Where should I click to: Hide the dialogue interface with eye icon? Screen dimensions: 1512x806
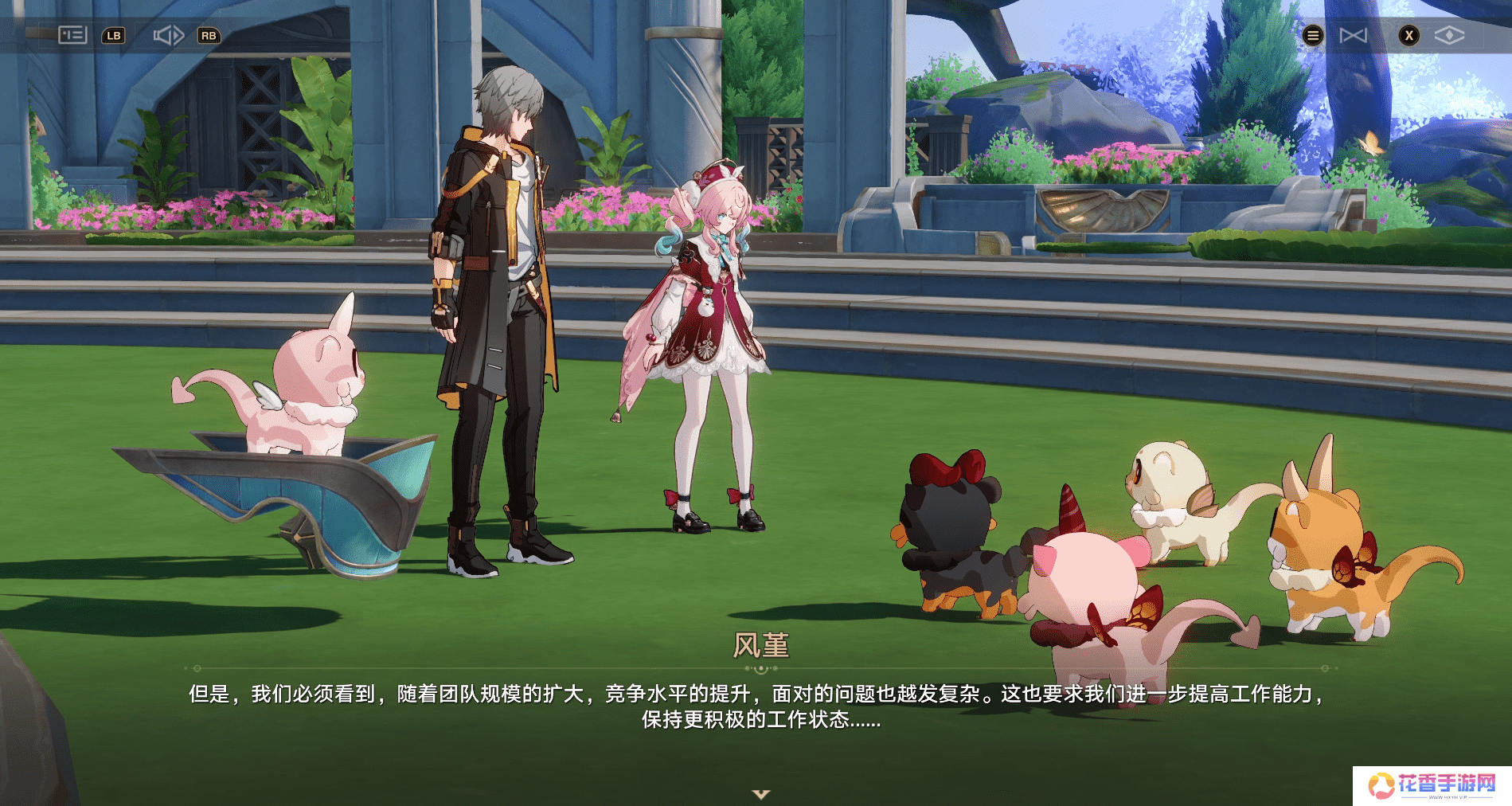click(x=1449, y=35)
